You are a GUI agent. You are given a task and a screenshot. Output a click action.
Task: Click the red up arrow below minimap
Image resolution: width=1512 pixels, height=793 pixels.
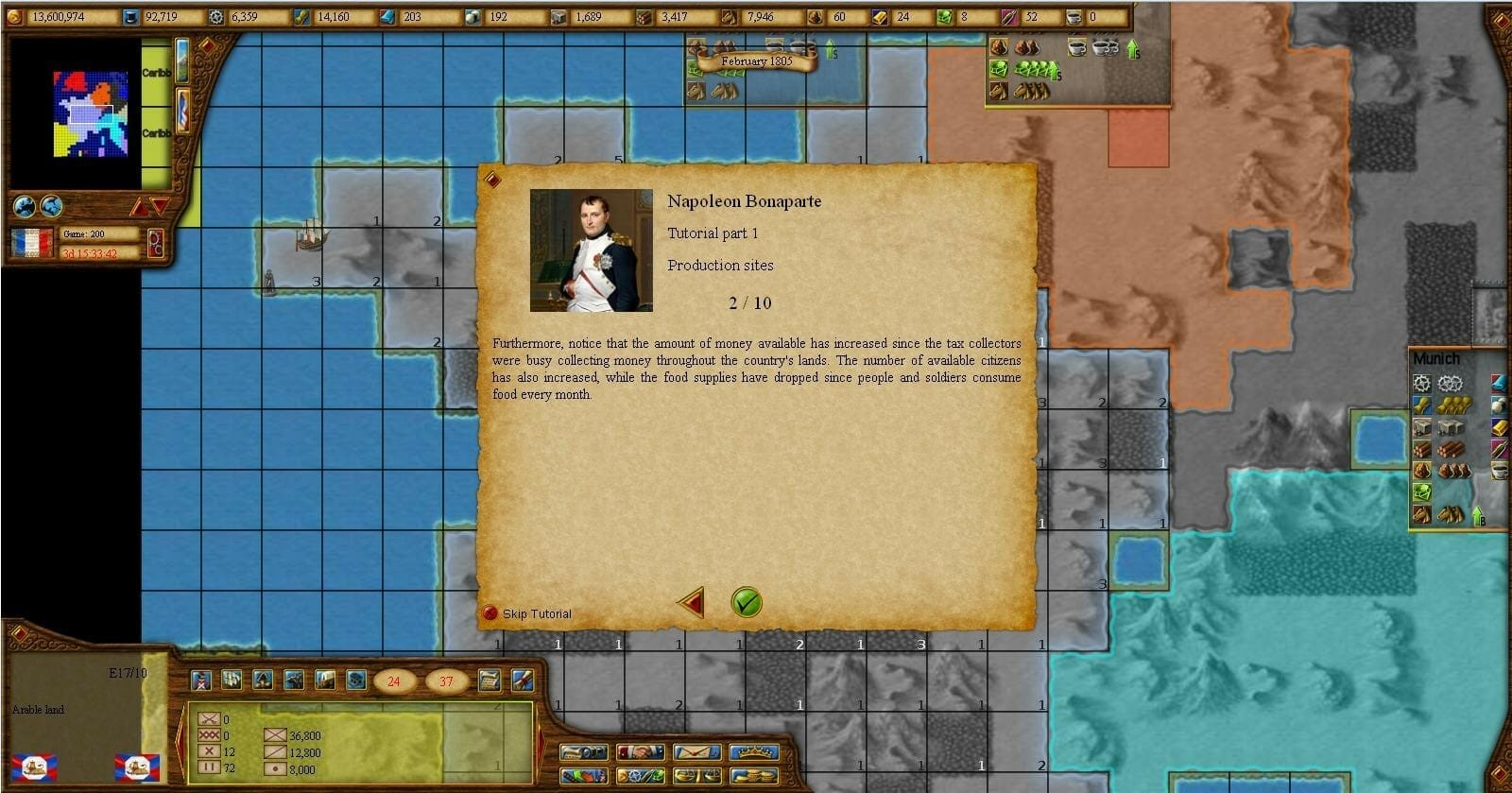tap(139, 206)
